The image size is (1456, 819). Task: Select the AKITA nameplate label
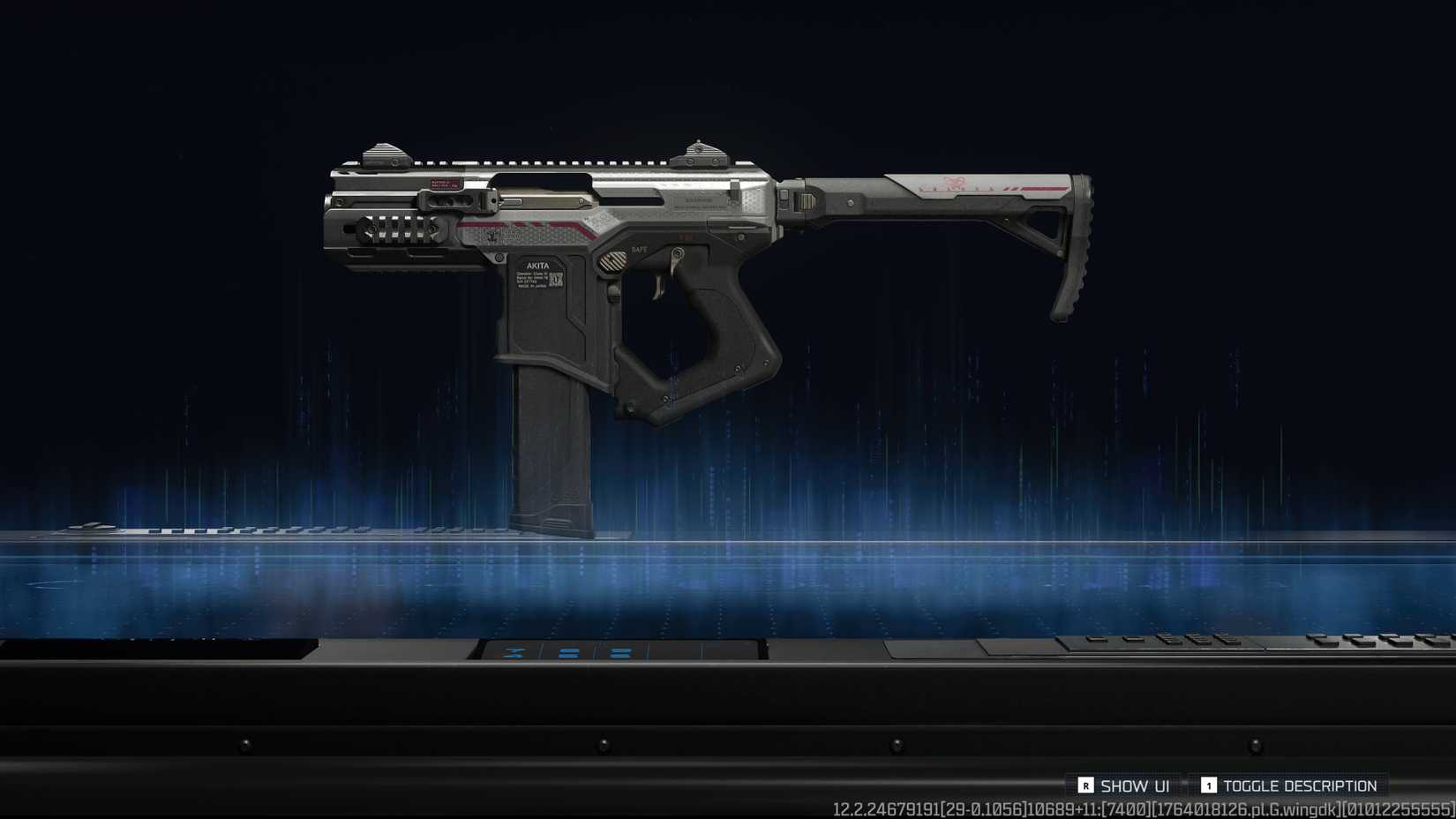pyautogui.click(x=536, y=265)
